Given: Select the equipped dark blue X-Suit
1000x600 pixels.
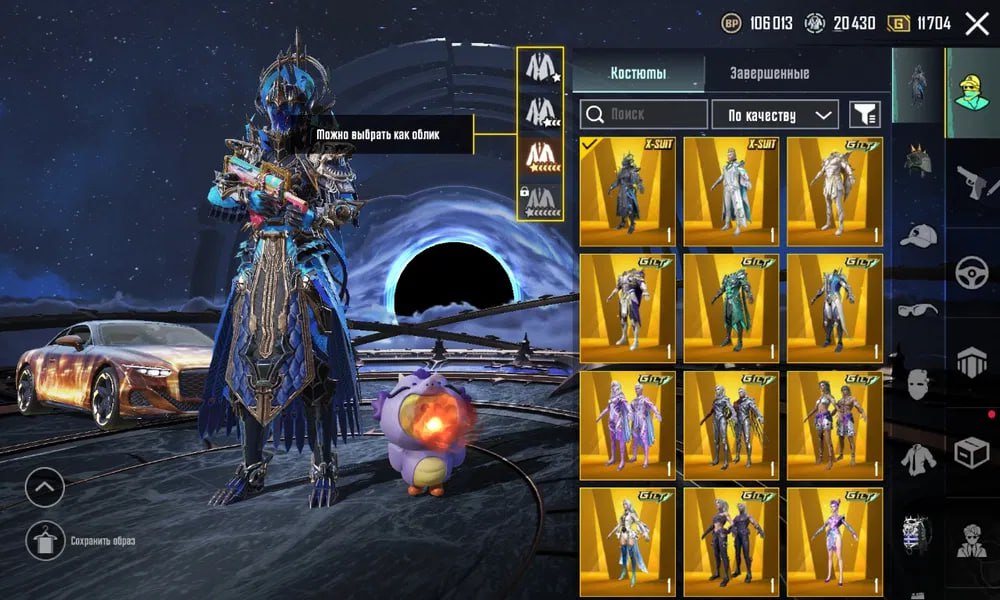Looking at the screenshot, I should click(627, 191).
